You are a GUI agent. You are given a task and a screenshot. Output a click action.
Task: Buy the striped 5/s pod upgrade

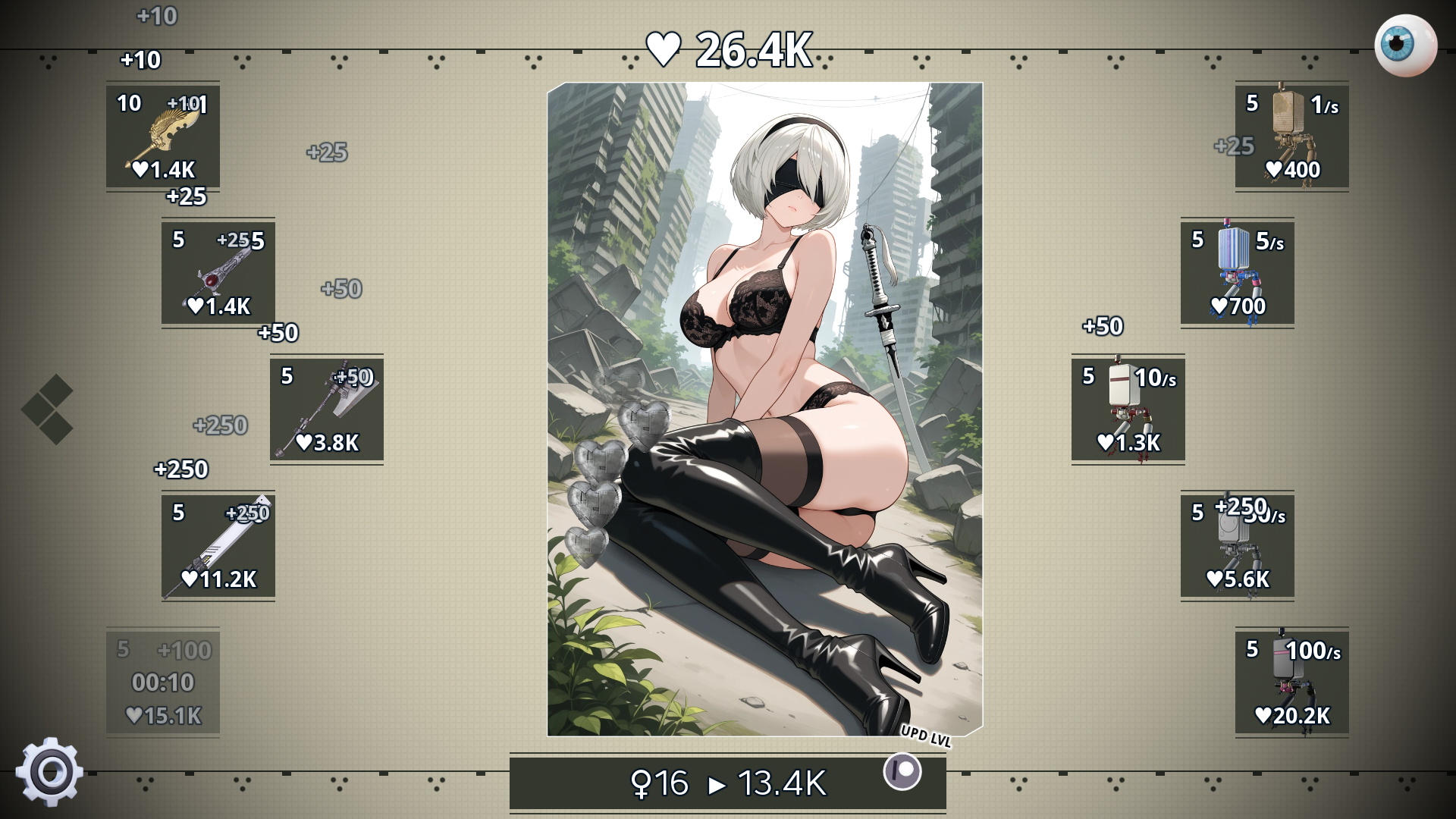[1236, 274]
